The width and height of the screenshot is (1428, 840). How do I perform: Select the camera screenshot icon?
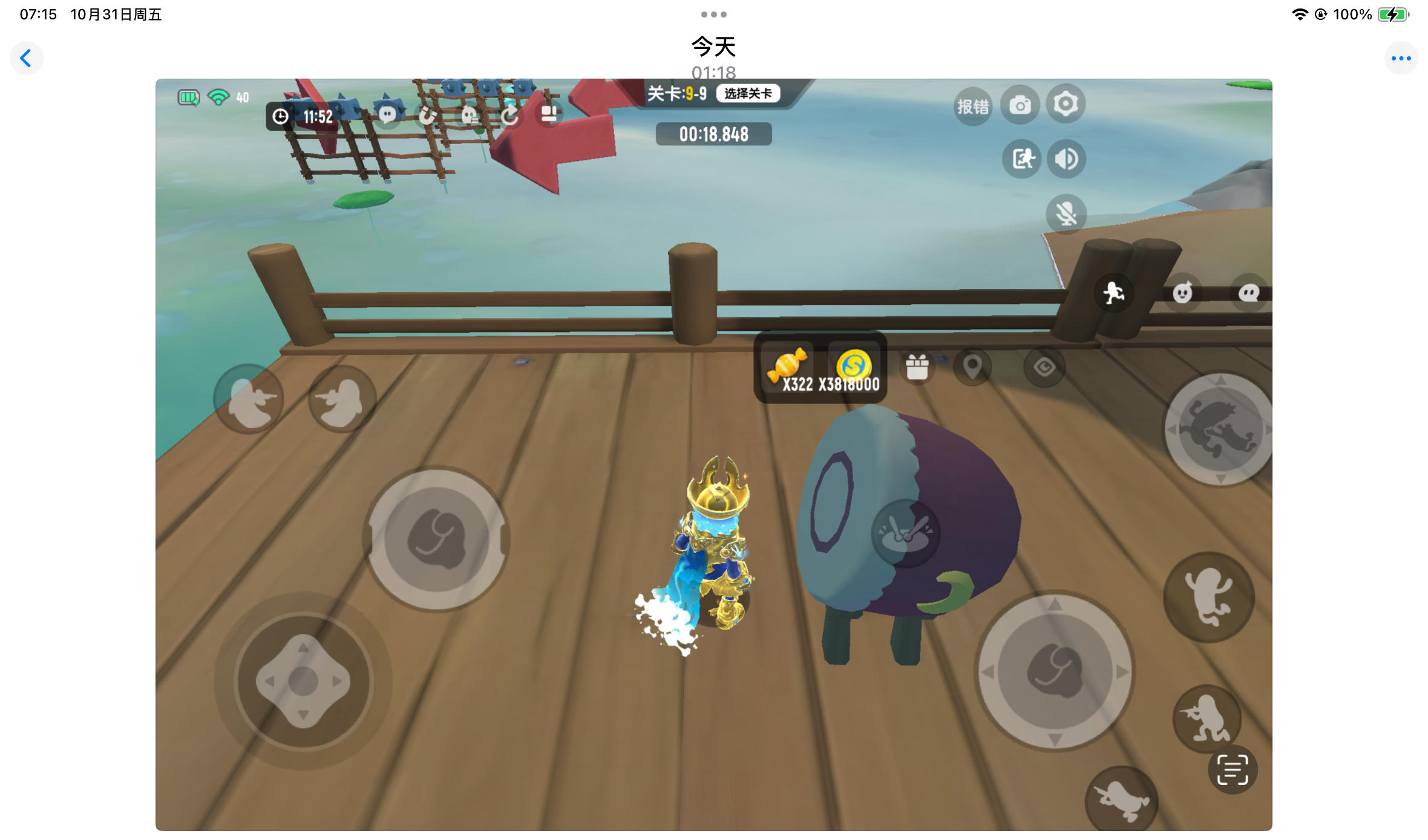pyautogui.click(x=1021, y=104)
